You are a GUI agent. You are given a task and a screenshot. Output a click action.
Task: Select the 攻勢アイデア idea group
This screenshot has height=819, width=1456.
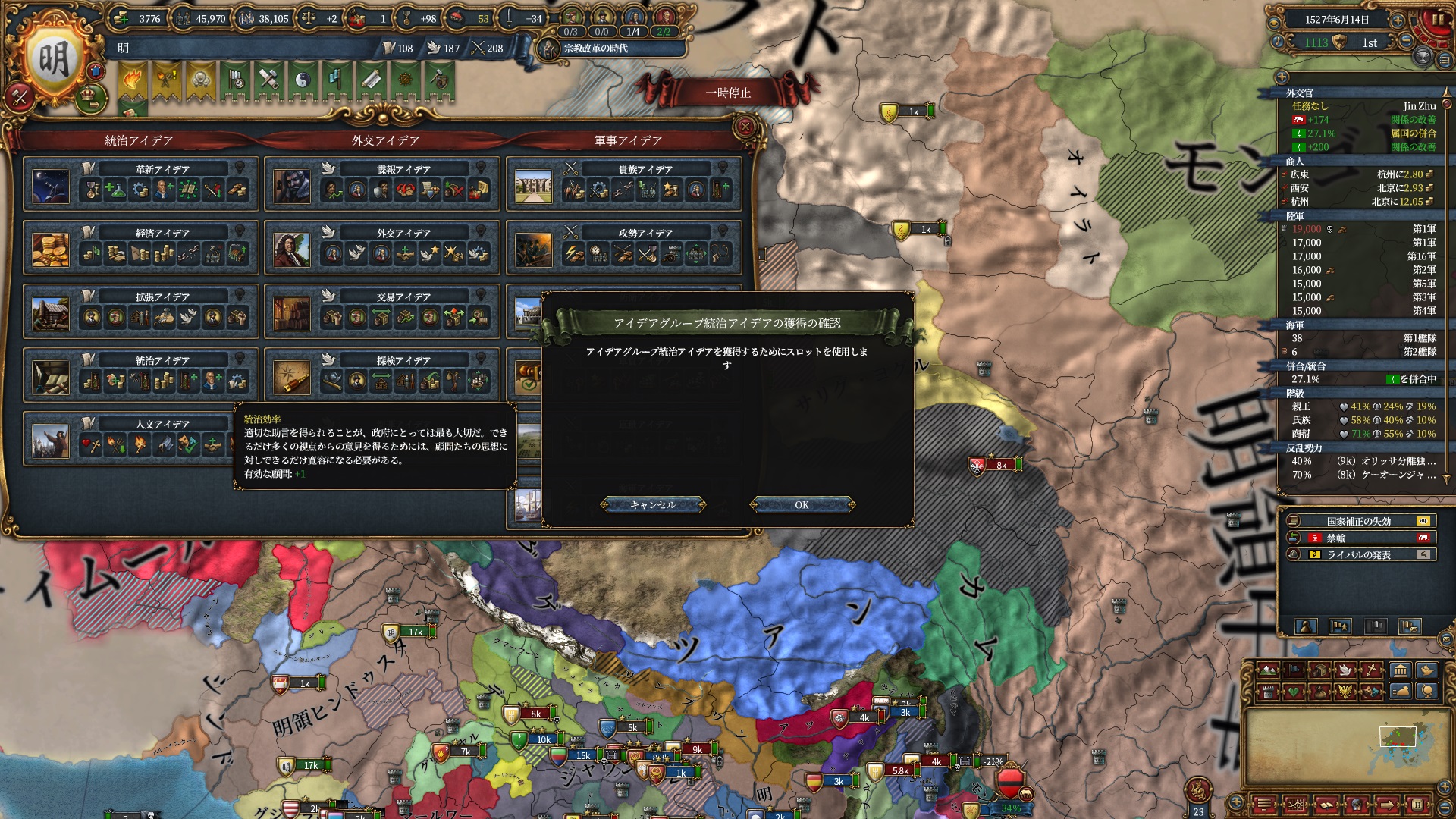[x=645, y=234]
